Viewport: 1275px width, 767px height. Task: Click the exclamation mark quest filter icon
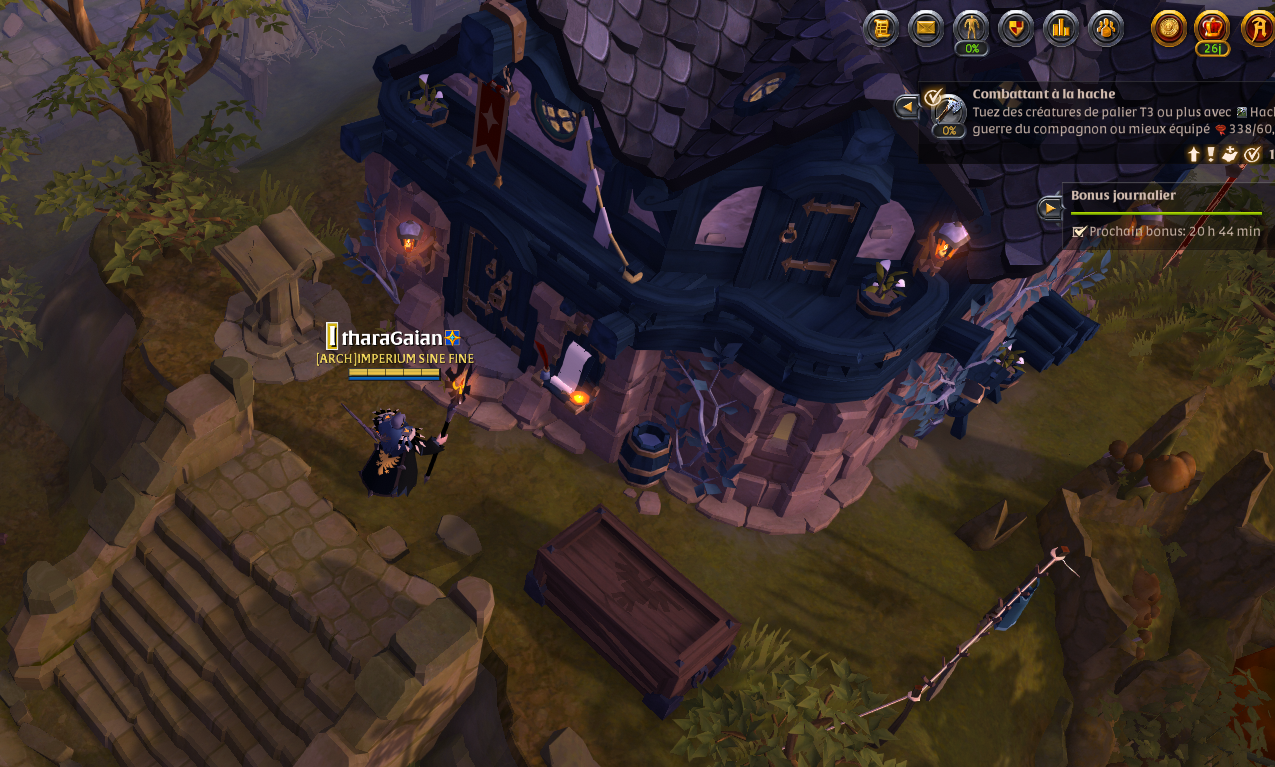[1210, 154]
